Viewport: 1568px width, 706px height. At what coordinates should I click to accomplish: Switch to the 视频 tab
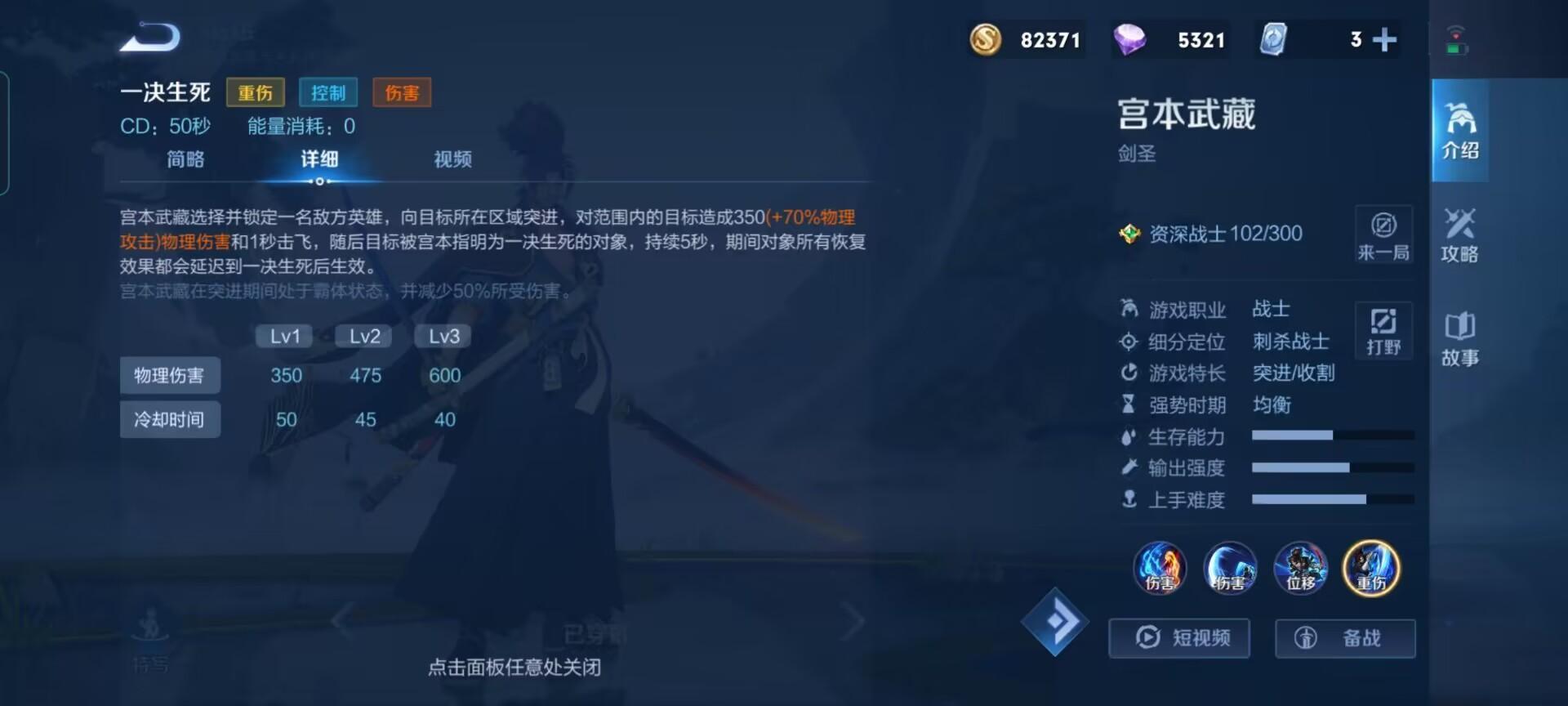click(452, 159)
